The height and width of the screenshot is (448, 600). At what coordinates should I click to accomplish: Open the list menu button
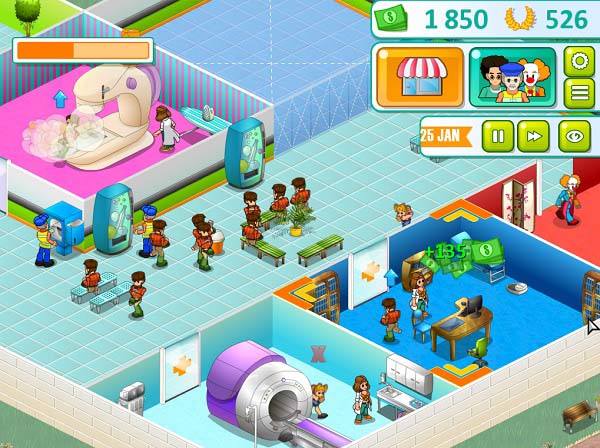pos(577,93)
